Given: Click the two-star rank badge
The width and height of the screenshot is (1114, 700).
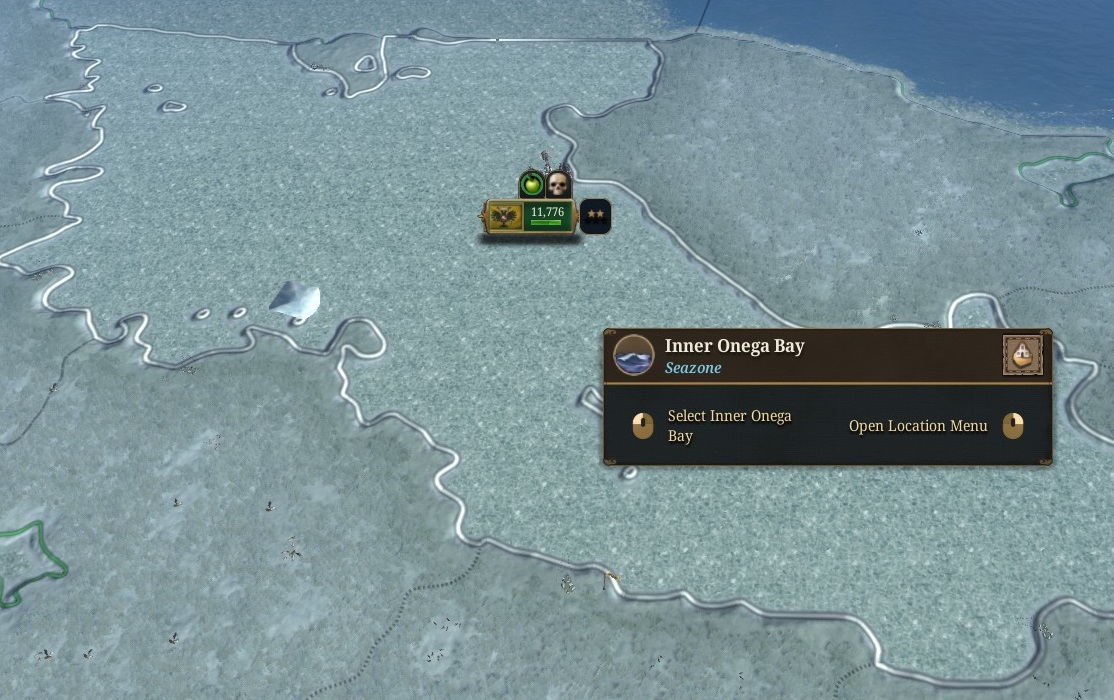Looking at the screenshot, I should 596,215.
